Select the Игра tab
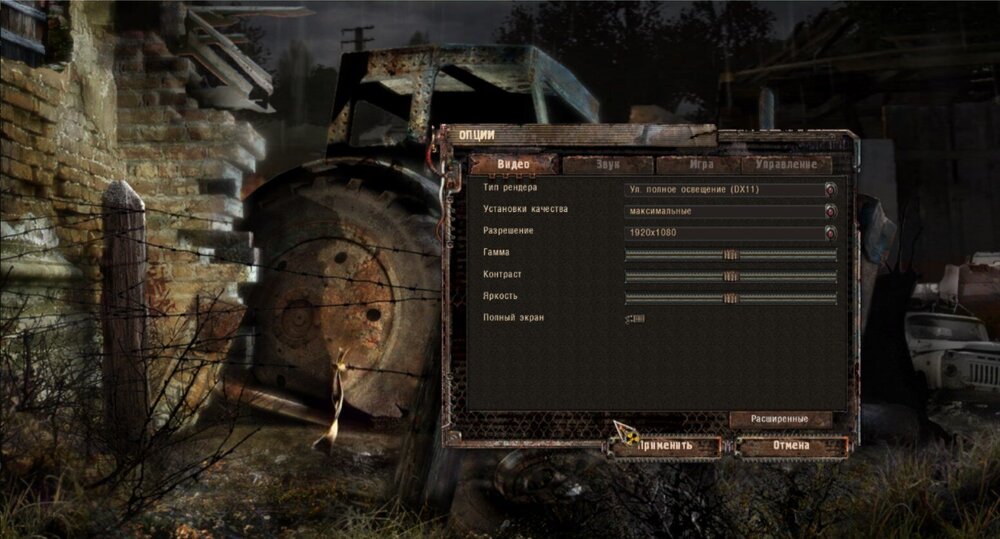1000x539 pixels. point(700,165)
